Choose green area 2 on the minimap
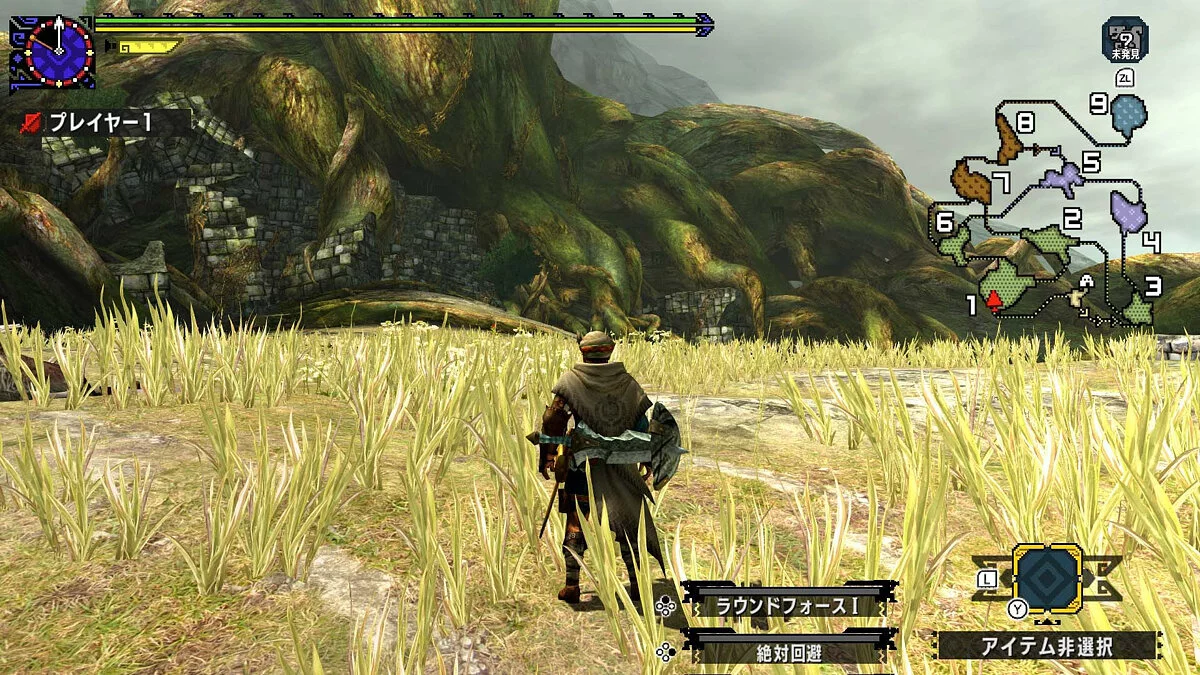1200x675 pixels. click(x=1050, y=243)
